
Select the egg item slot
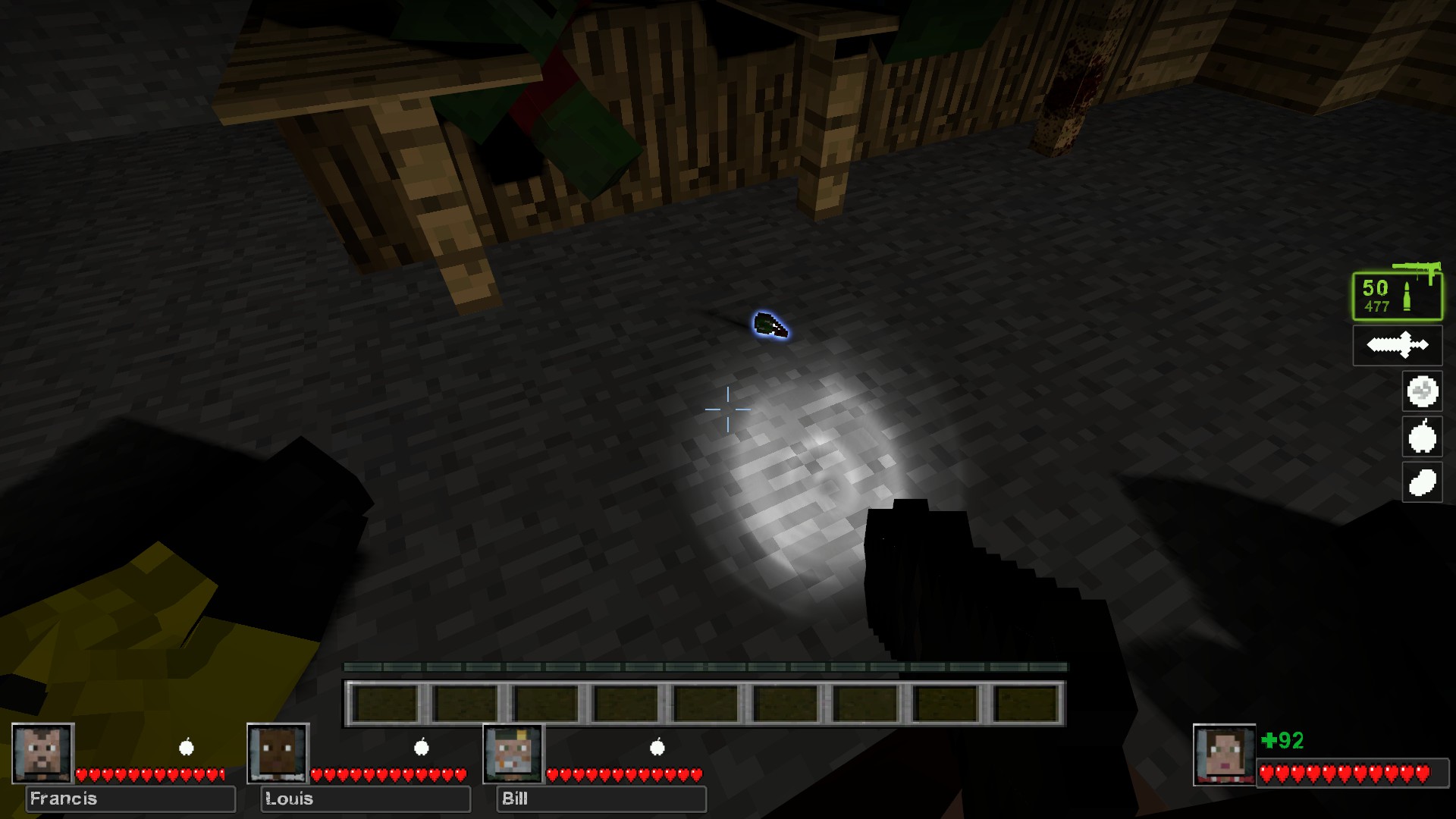point(1422,482)
